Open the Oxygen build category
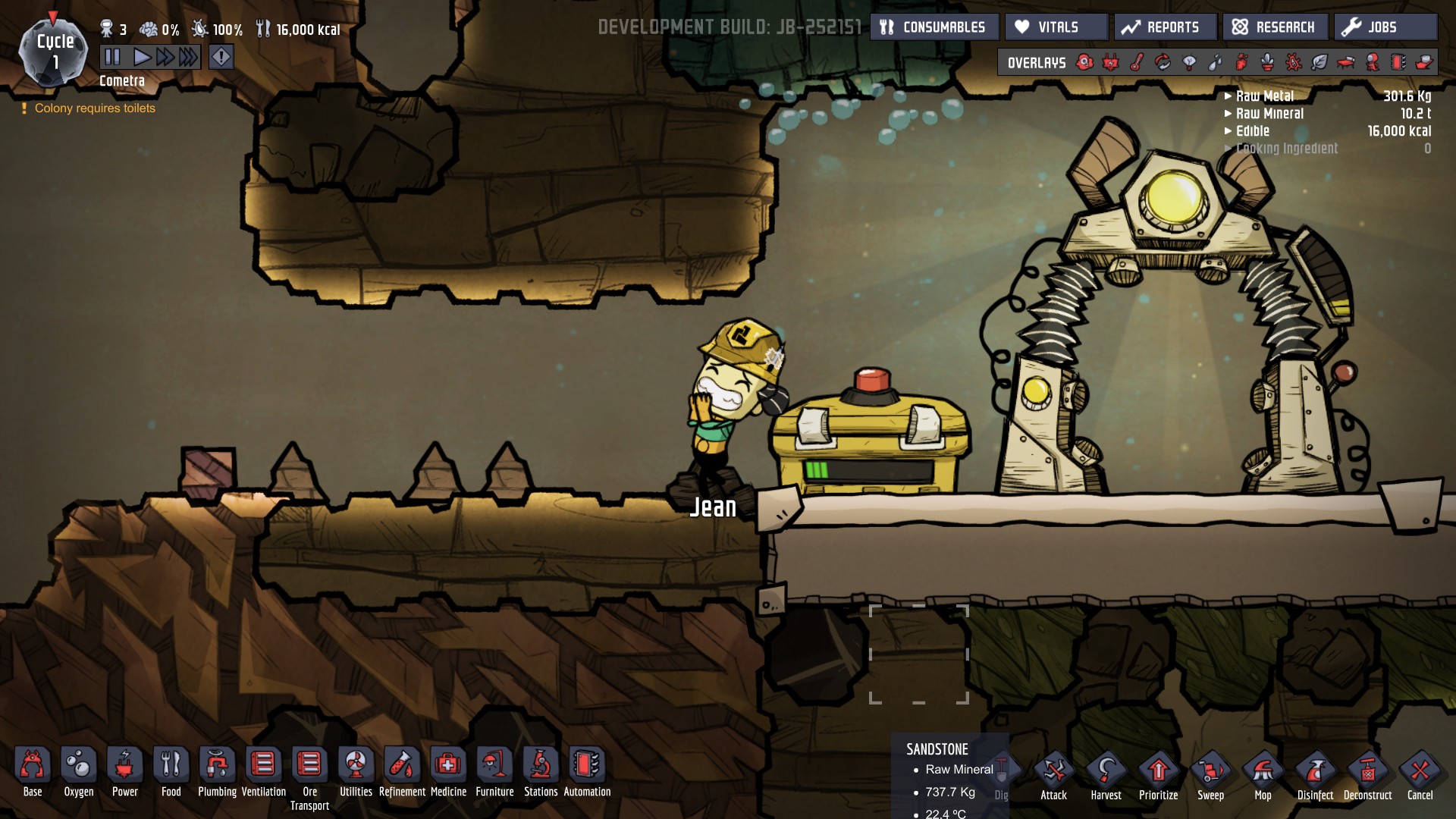 tap(79, 766)
